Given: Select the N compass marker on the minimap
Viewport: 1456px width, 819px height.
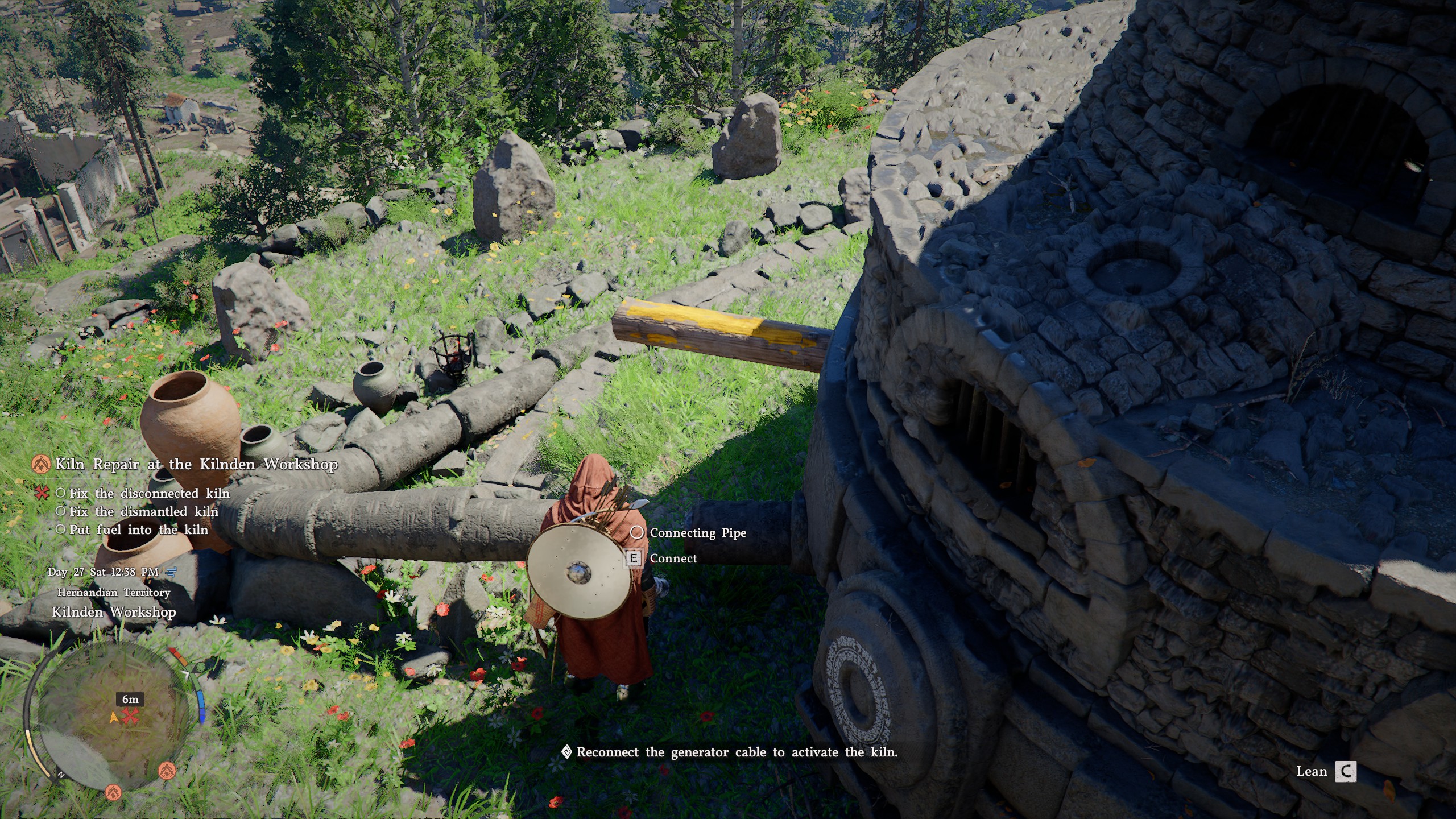Looking at the screenshot, I should click(61, 774).
